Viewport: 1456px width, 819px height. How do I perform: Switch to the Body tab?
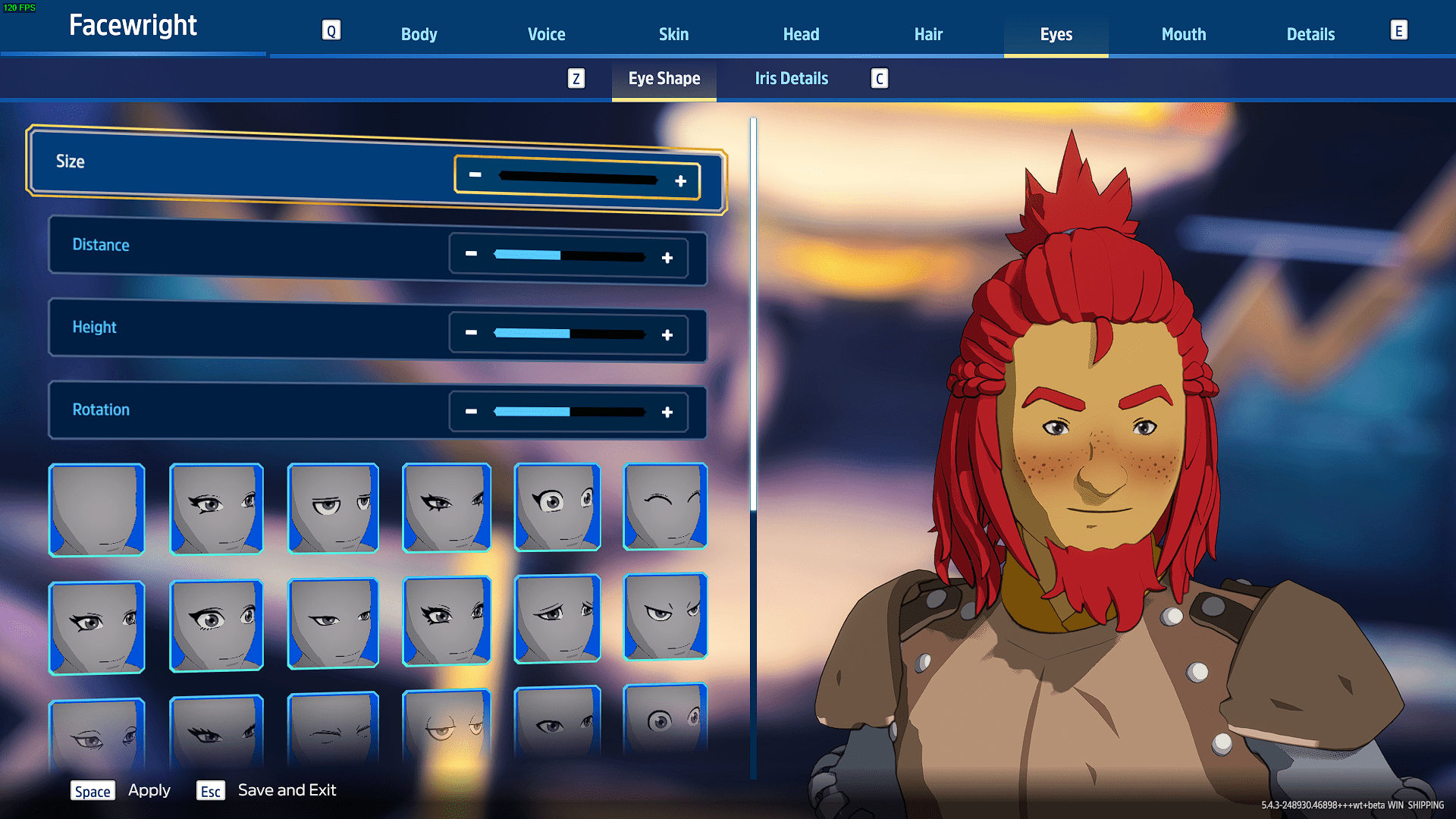click(x=419, y=34)
